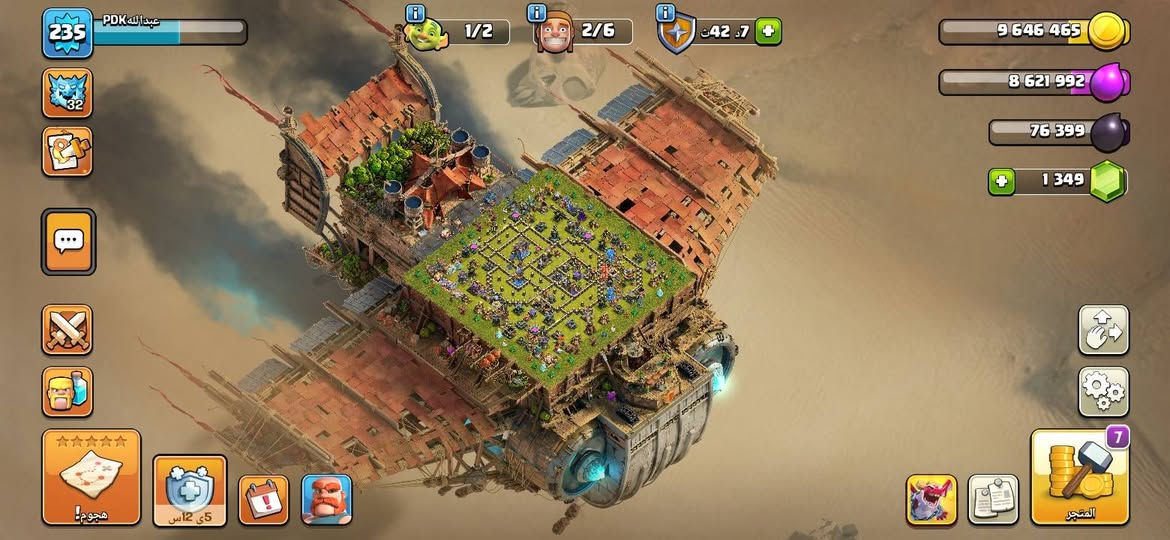Screen dimensions: 1170x540
Task: Add shield time with the green plus
Action: point(767,31)
